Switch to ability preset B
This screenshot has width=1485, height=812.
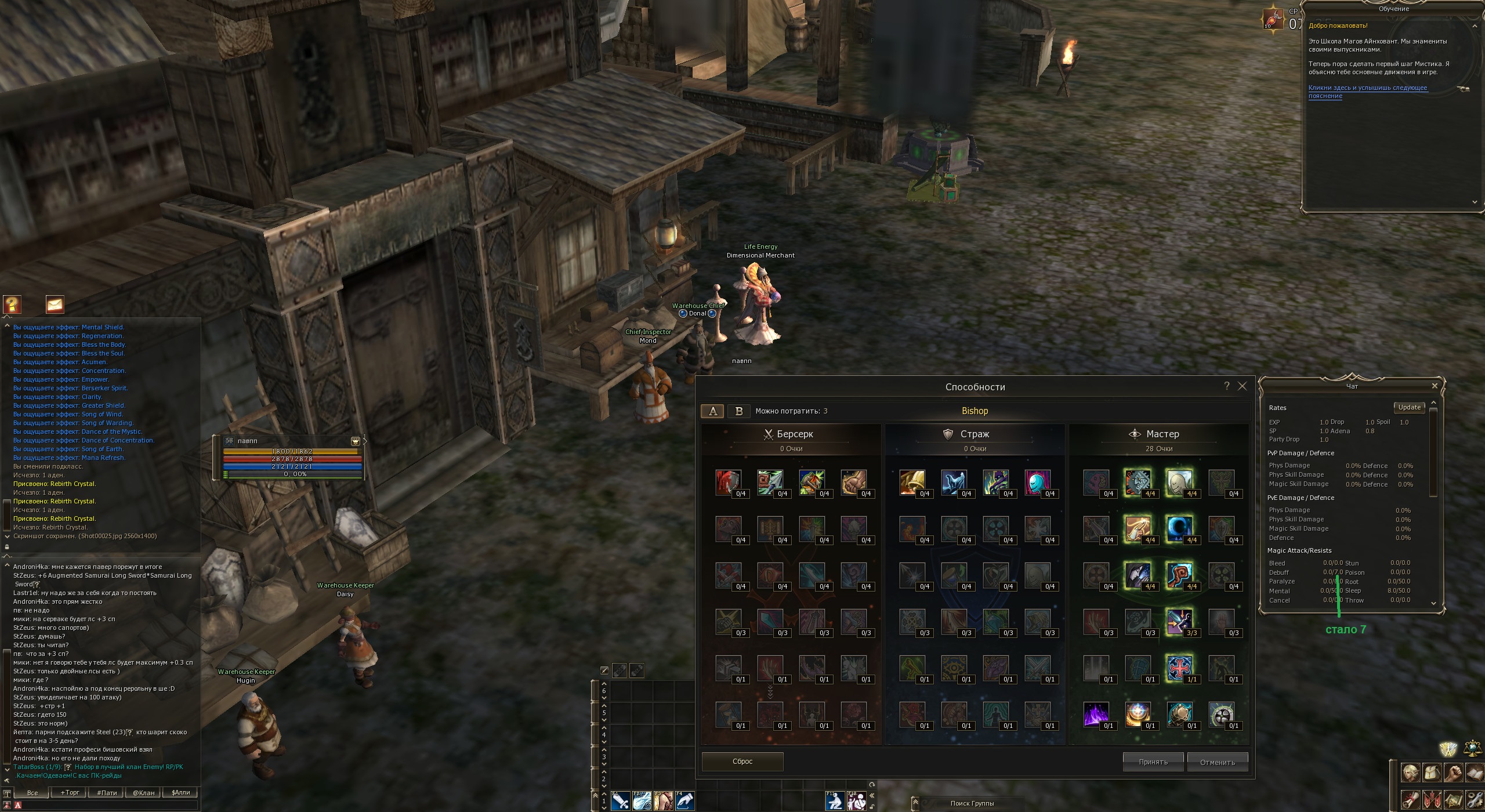click(739, 411)
